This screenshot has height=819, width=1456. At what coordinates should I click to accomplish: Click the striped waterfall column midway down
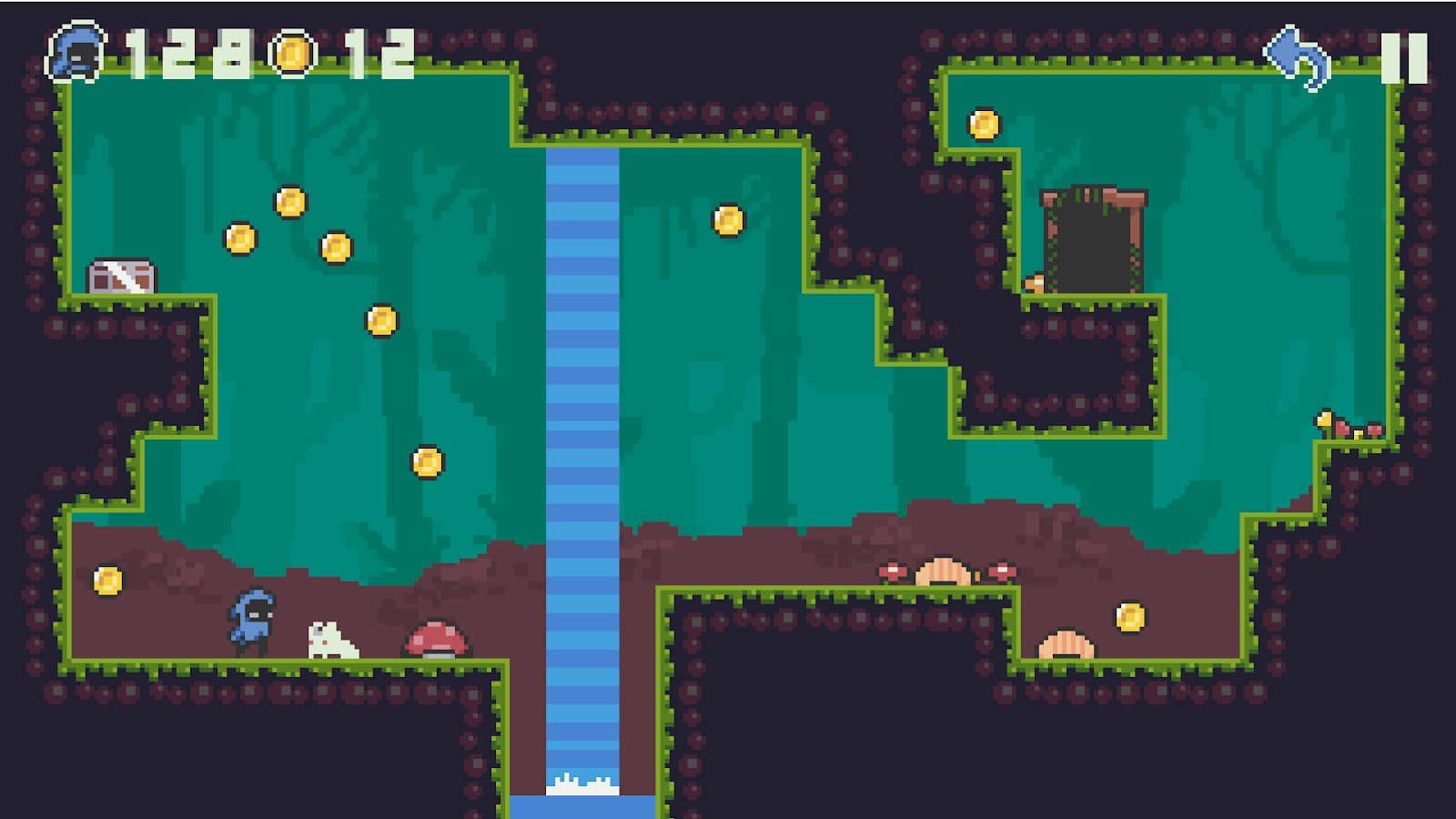(x=582, y=409)
